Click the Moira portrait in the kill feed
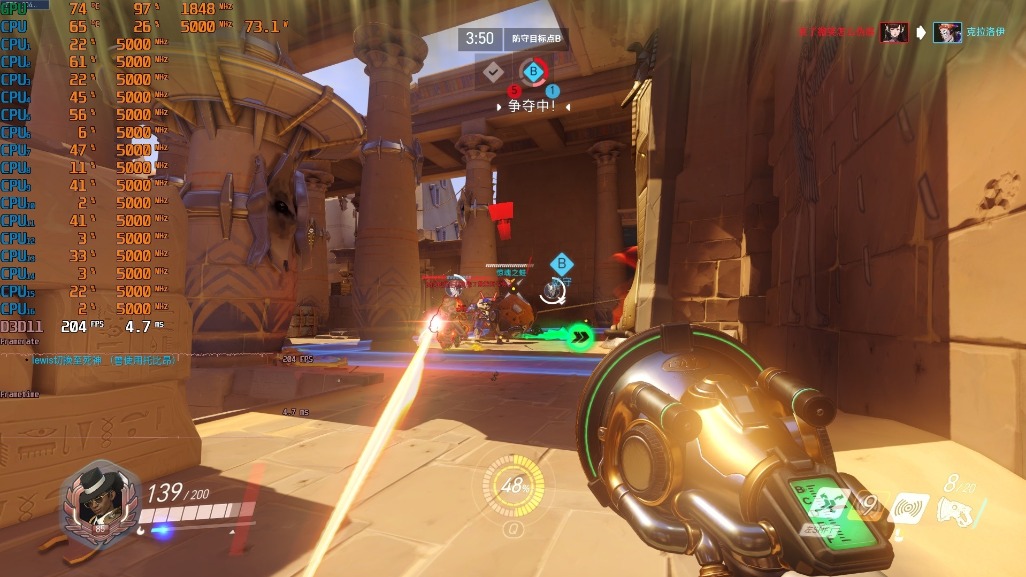The image size is (1026, 577). pyautogui.click(x=947, y=32)
